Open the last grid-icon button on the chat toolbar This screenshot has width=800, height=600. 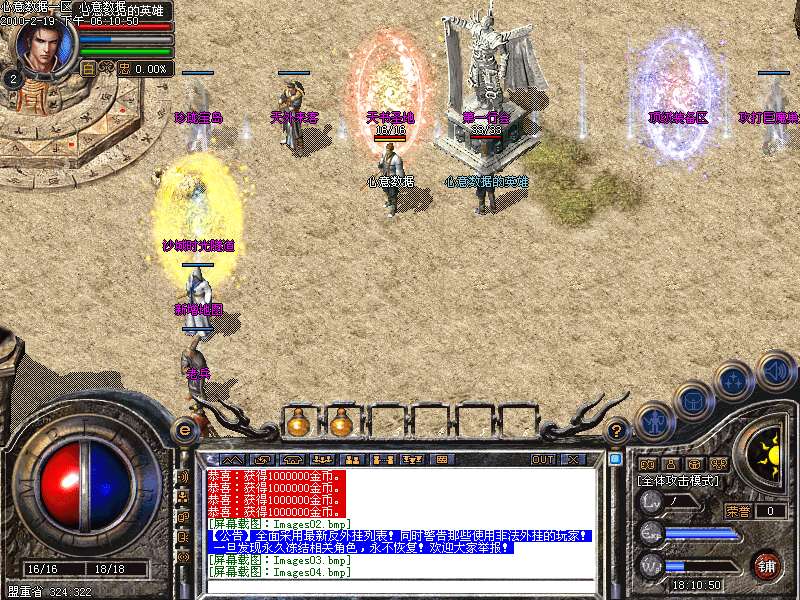tap(441, 459)
